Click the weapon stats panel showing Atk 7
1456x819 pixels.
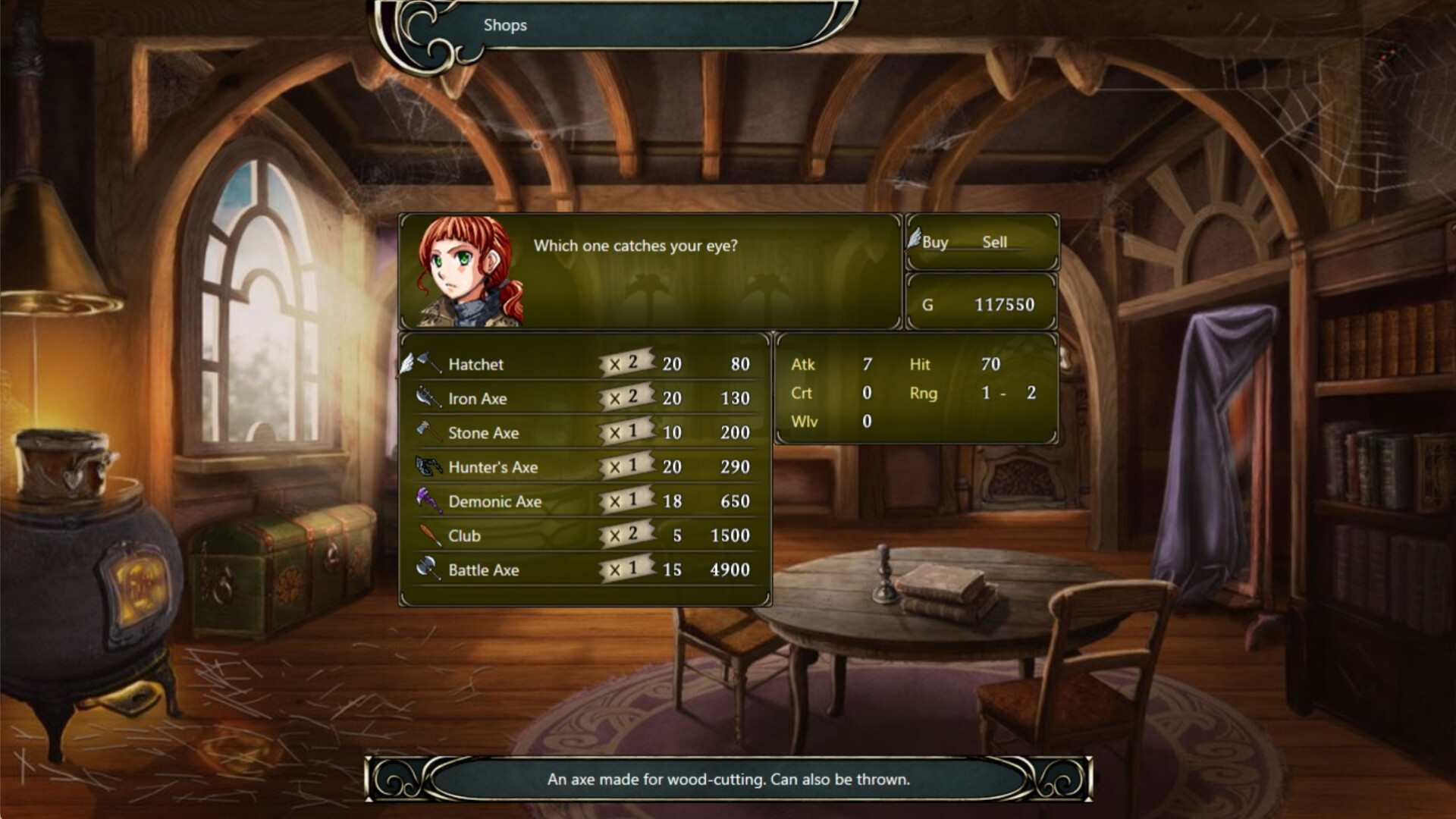point(914,393)
